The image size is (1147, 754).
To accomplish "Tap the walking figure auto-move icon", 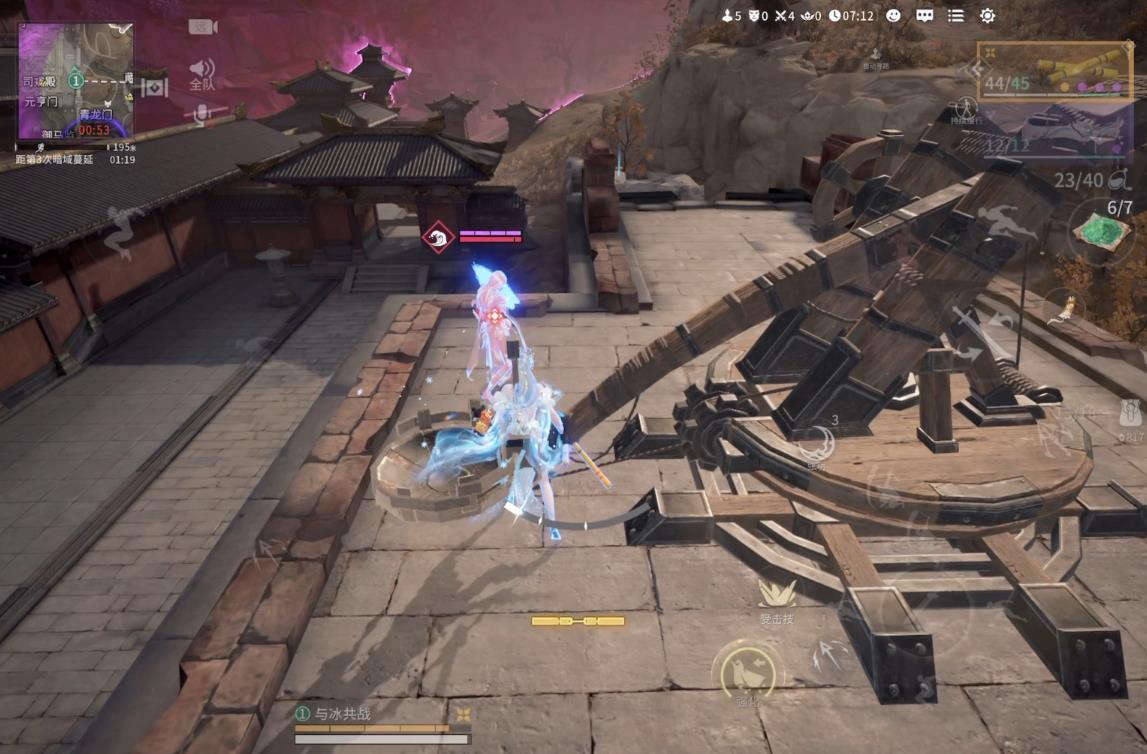I will (x=964, y=108).
